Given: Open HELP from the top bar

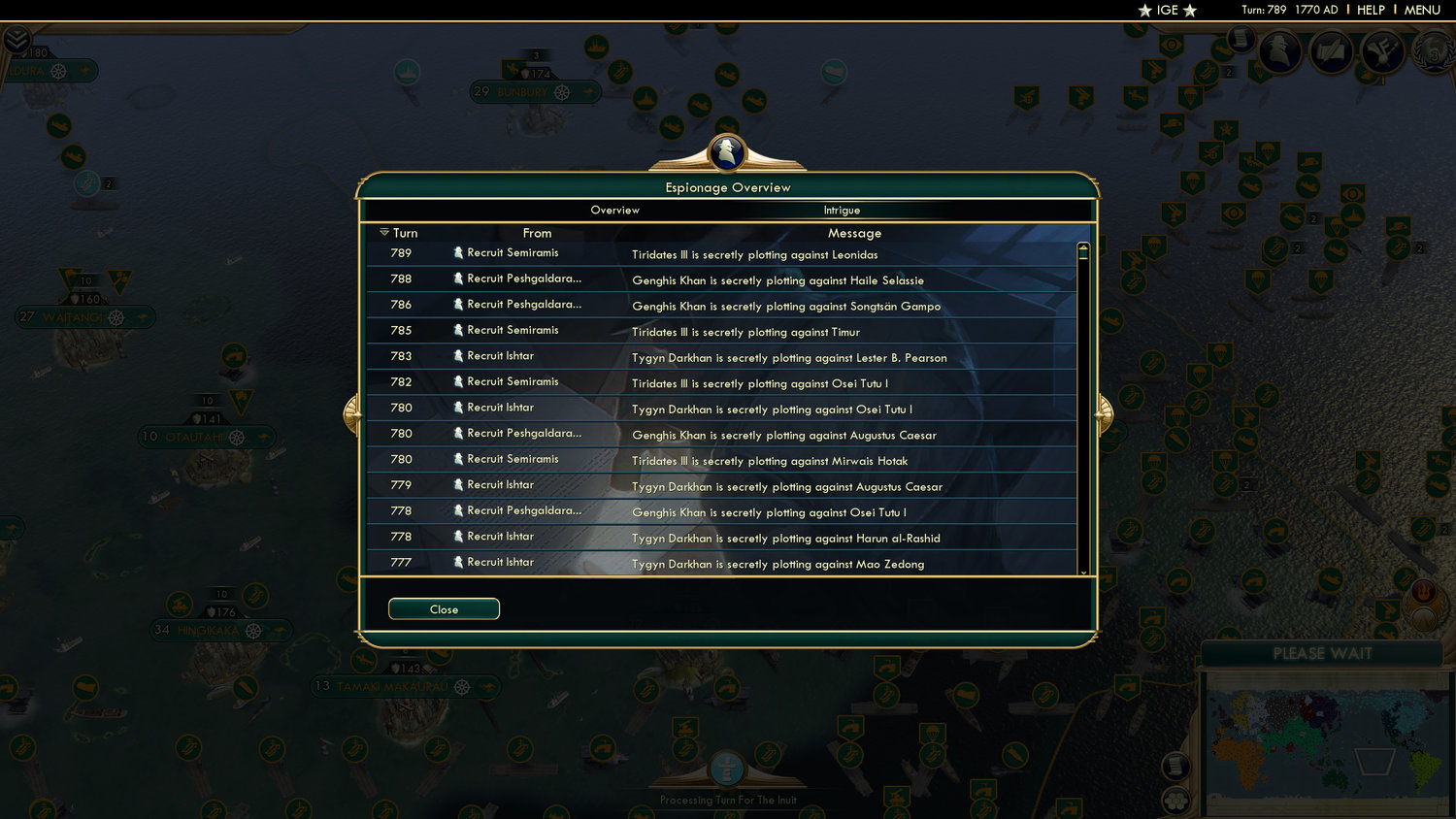Looking at the screenshot, I should (x=1373, y=11).
